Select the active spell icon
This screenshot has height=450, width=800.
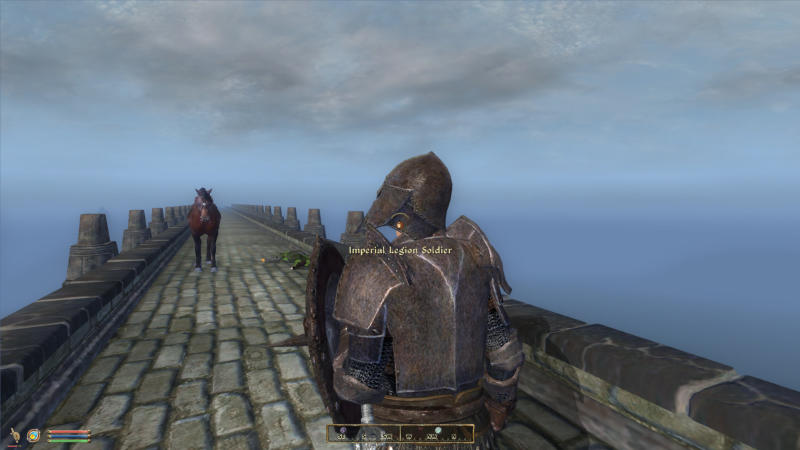[x=33, y=436]
